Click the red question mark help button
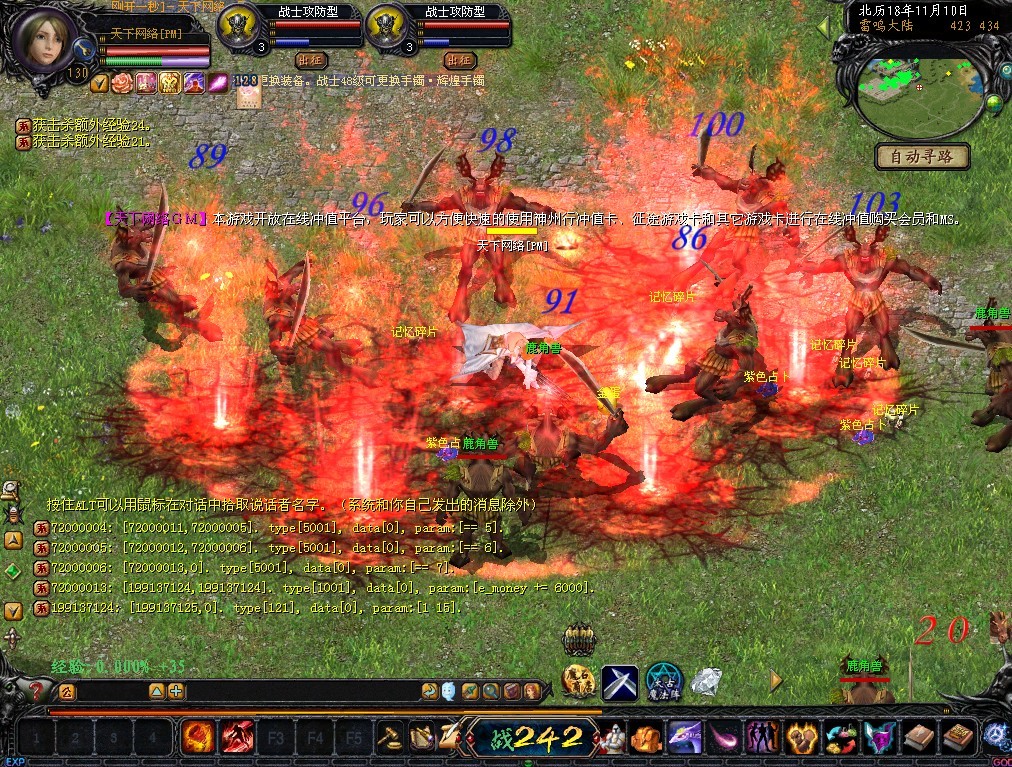 click(37, 691)
